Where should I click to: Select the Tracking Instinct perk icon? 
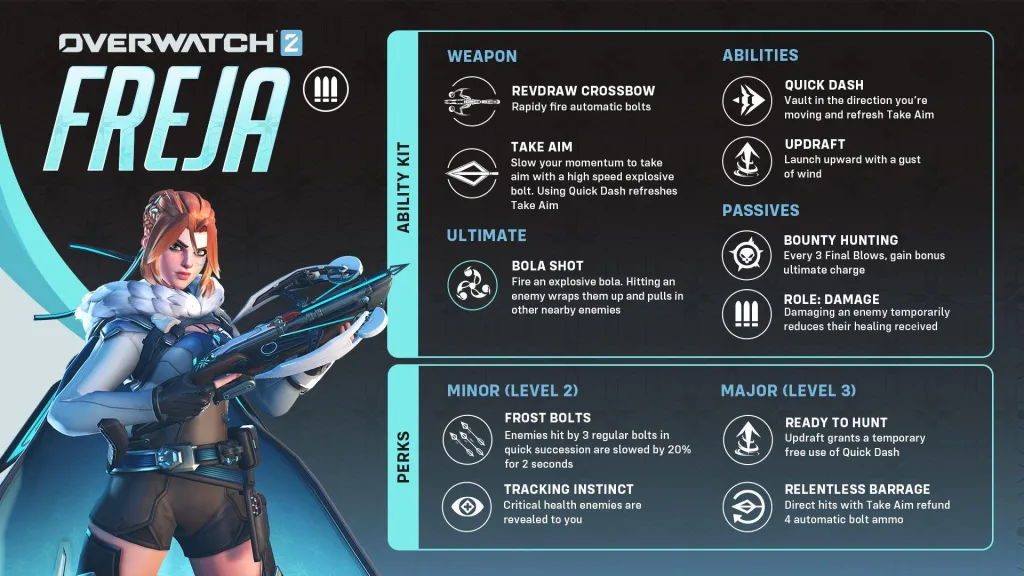coord(468,506)
